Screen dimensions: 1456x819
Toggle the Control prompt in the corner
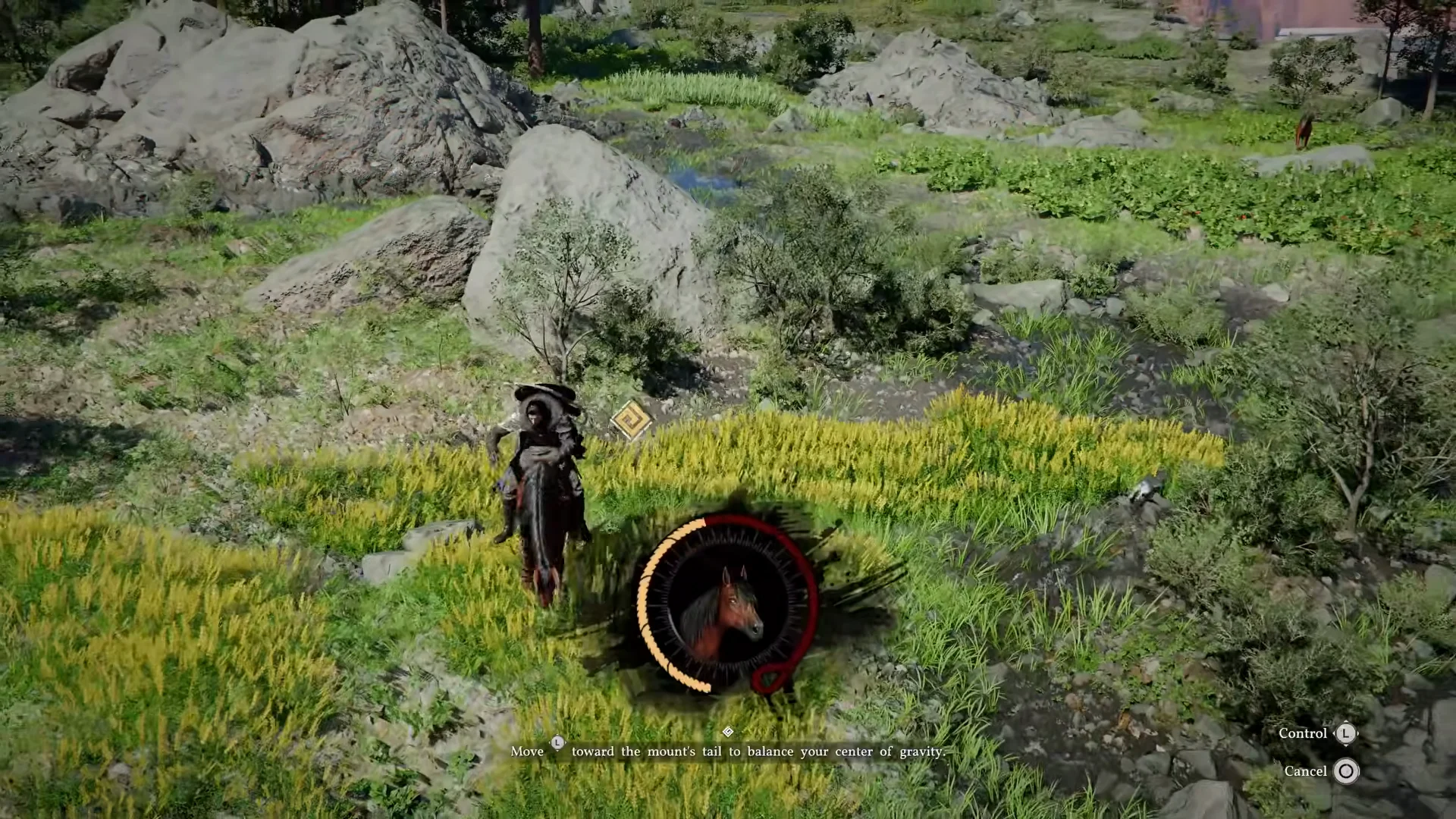1302,733
